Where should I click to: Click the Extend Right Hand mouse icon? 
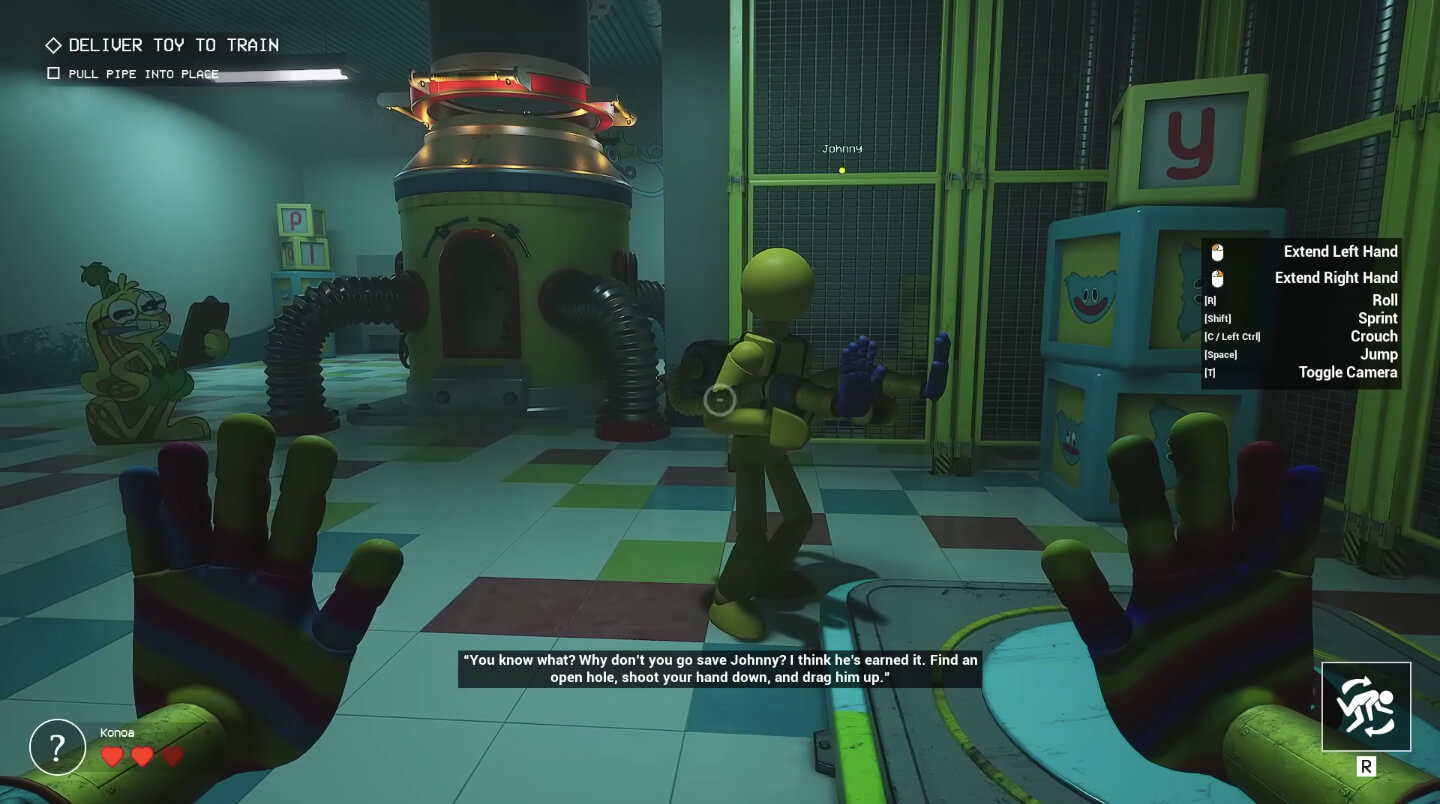pyautogui.click(x=1216, y=277)
